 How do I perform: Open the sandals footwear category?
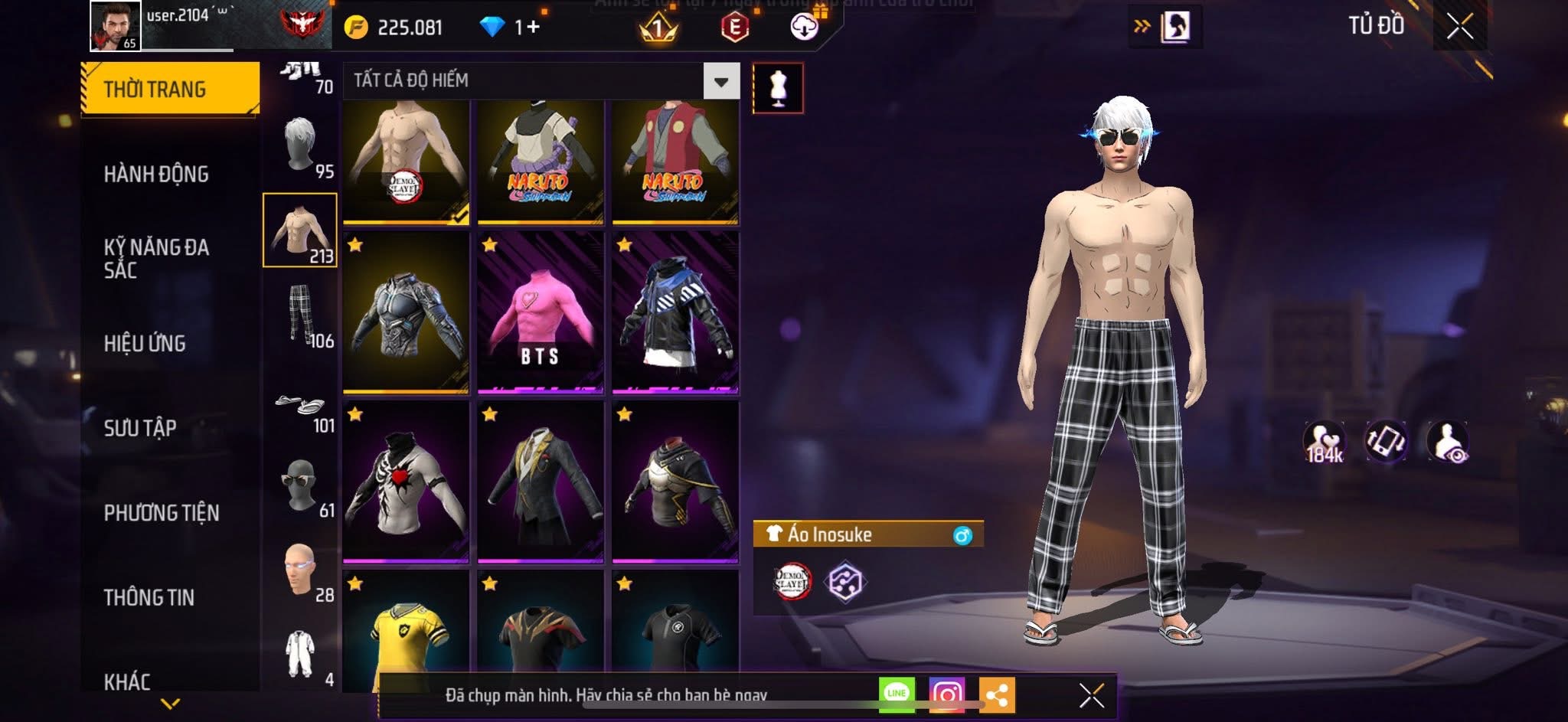[x=301, y=405]
